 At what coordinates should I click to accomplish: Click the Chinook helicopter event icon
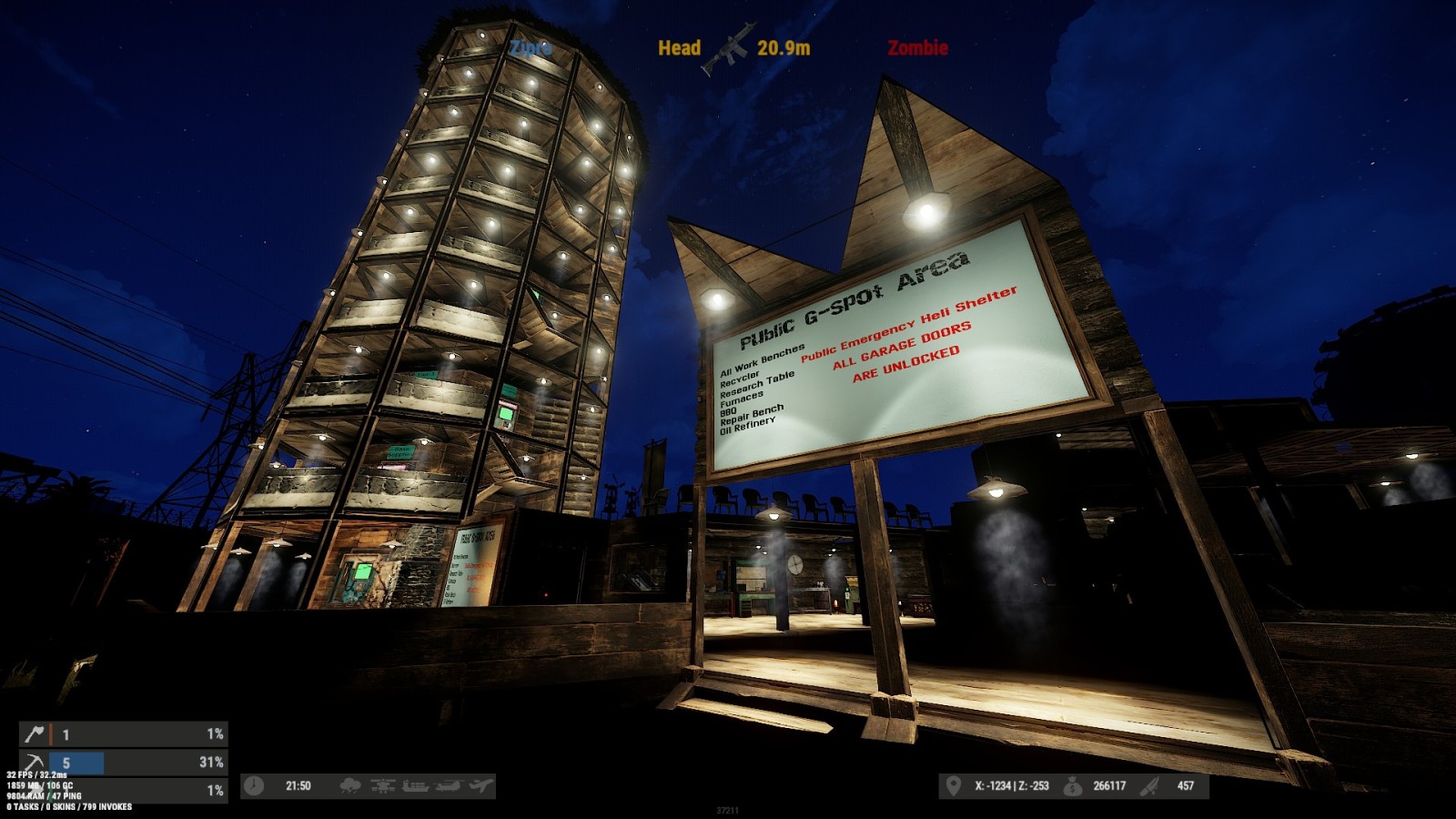click(x=448, y=785)
